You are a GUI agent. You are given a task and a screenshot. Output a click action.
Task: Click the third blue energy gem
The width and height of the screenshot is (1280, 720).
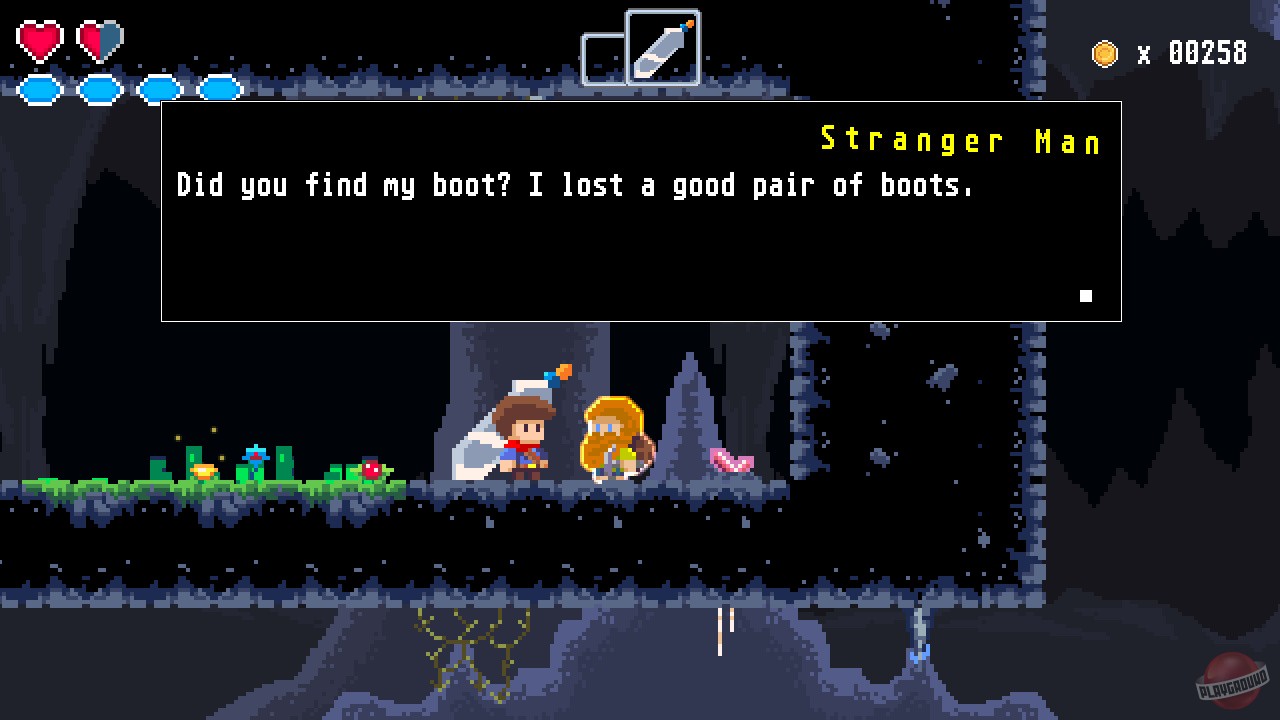pyautogui.click(x=159, y=89)
